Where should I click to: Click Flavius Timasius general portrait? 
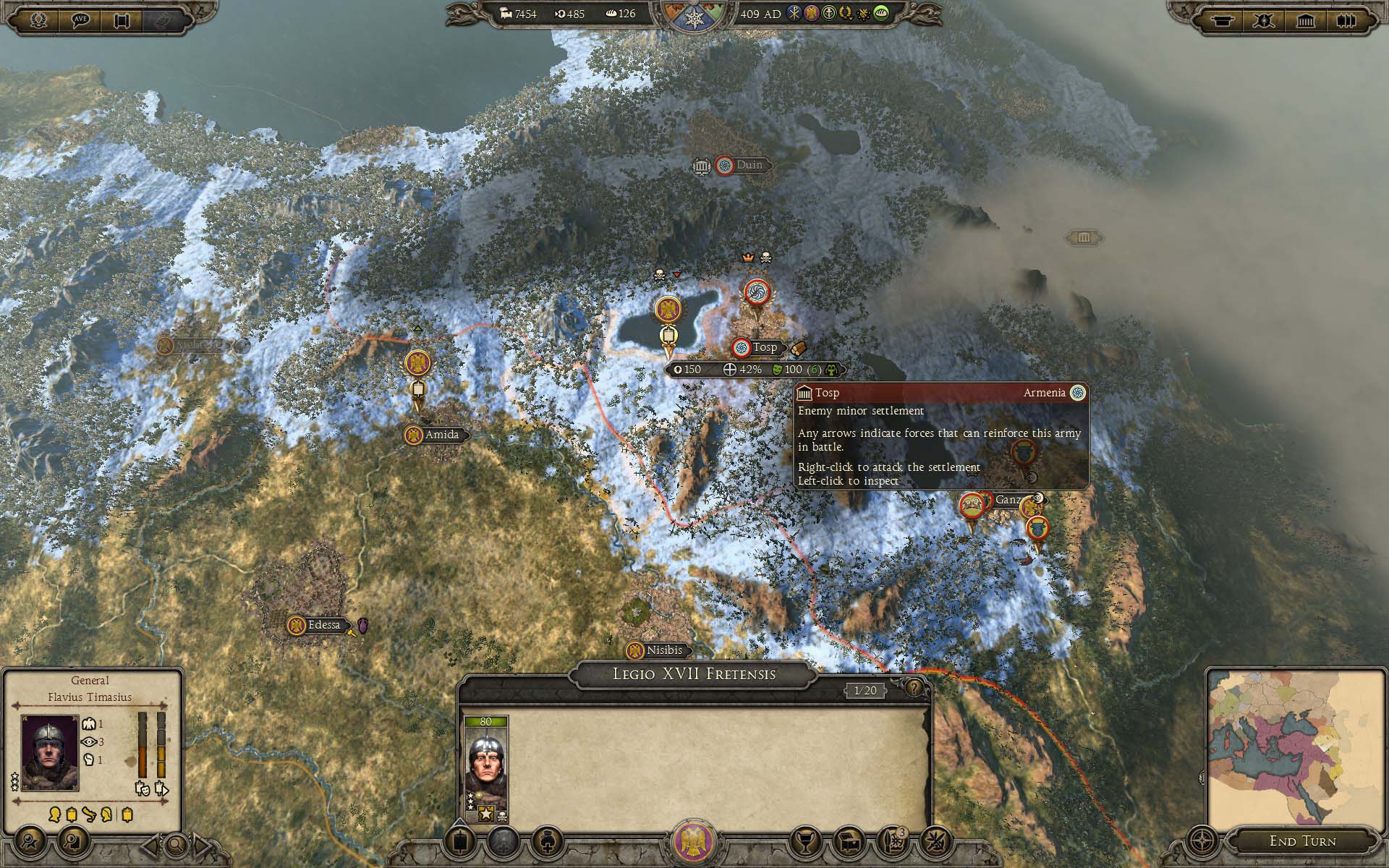click(x=50, y=752)
